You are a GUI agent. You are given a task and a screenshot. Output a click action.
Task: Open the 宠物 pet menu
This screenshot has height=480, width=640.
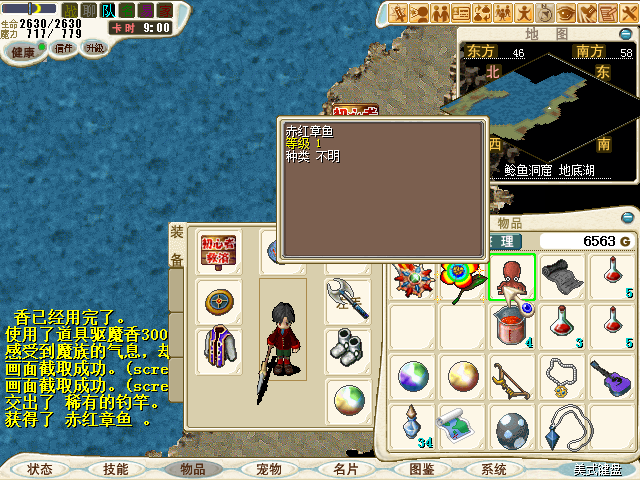[x=269, y=468]
